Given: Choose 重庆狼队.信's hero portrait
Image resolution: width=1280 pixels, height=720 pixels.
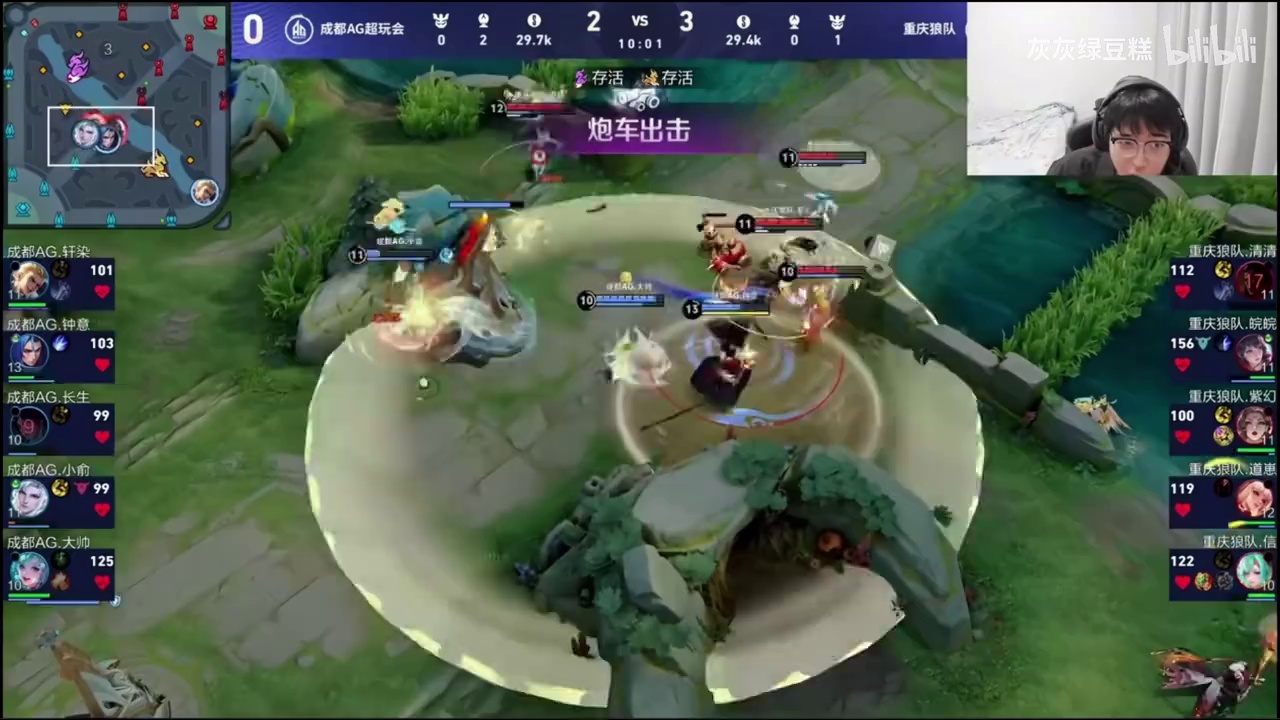Looking at the screenshot, I should point(1254,571).
